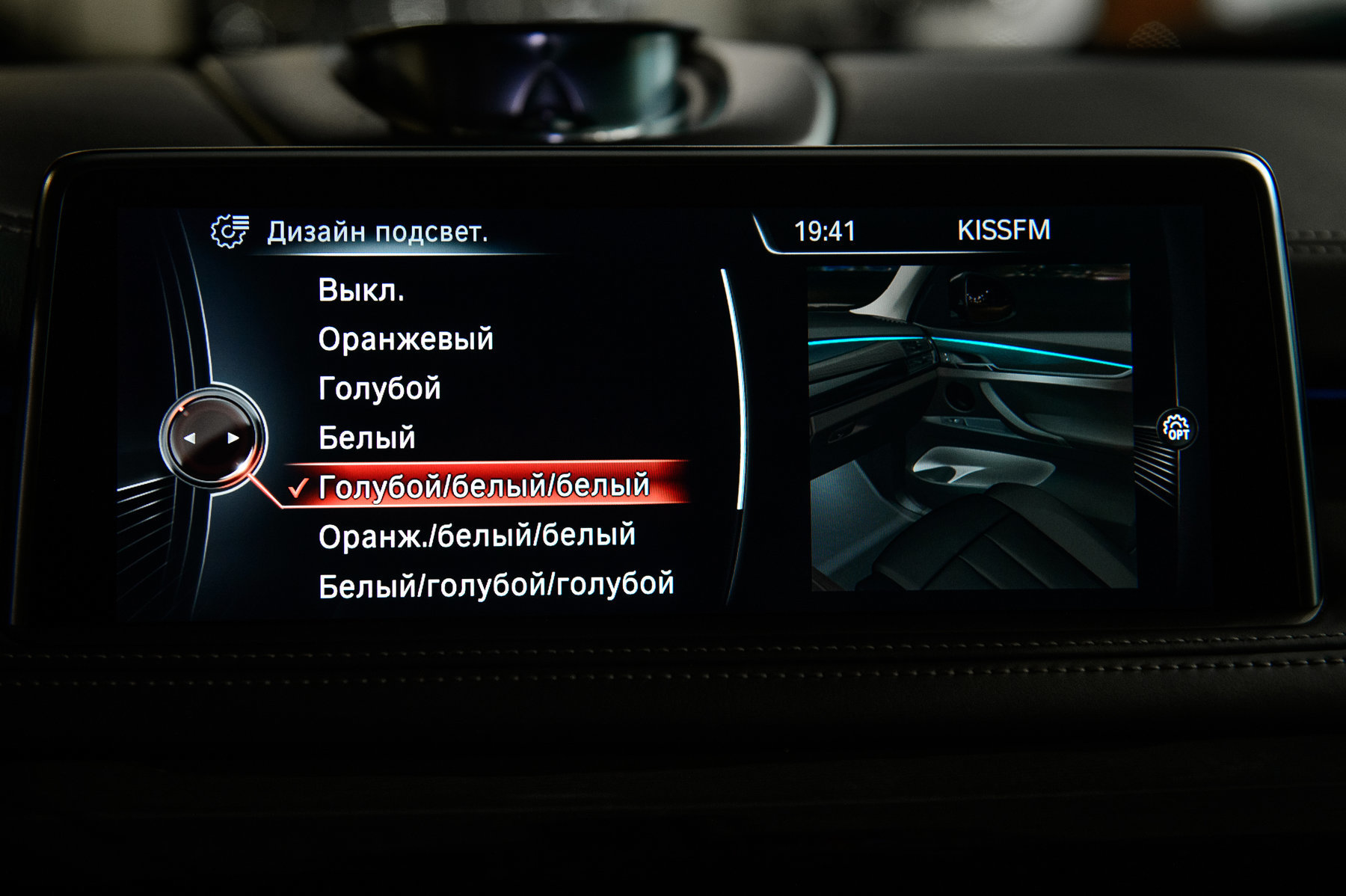
Task: Select the Выкл. lighting option
Action: pos(361,290)
